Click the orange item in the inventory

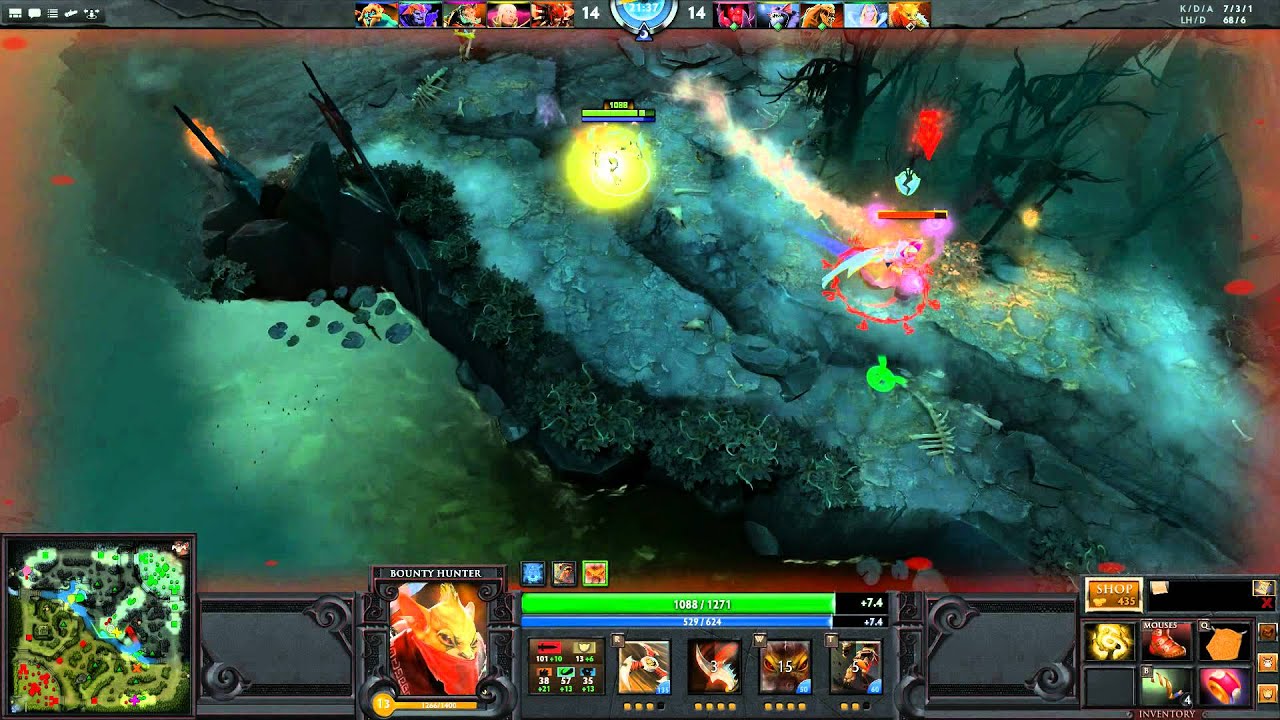point(1224,643)
